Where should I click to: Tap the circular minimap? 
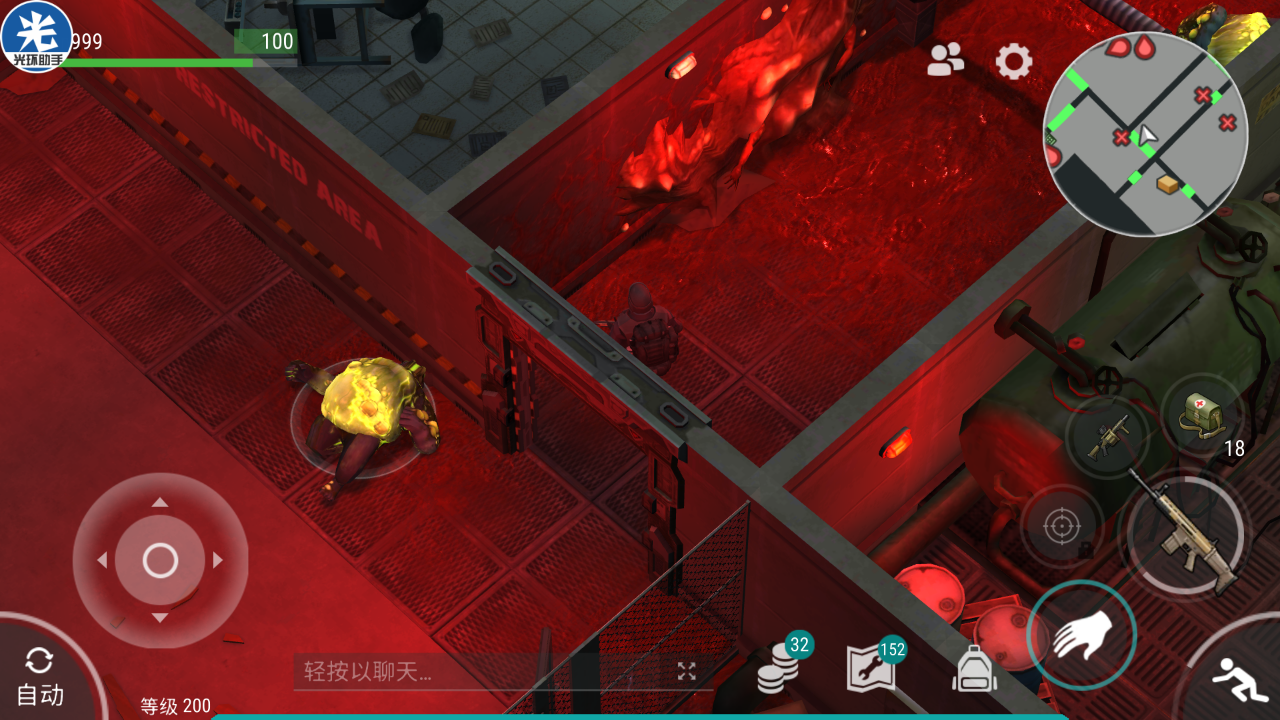[x=1145, y=134]
